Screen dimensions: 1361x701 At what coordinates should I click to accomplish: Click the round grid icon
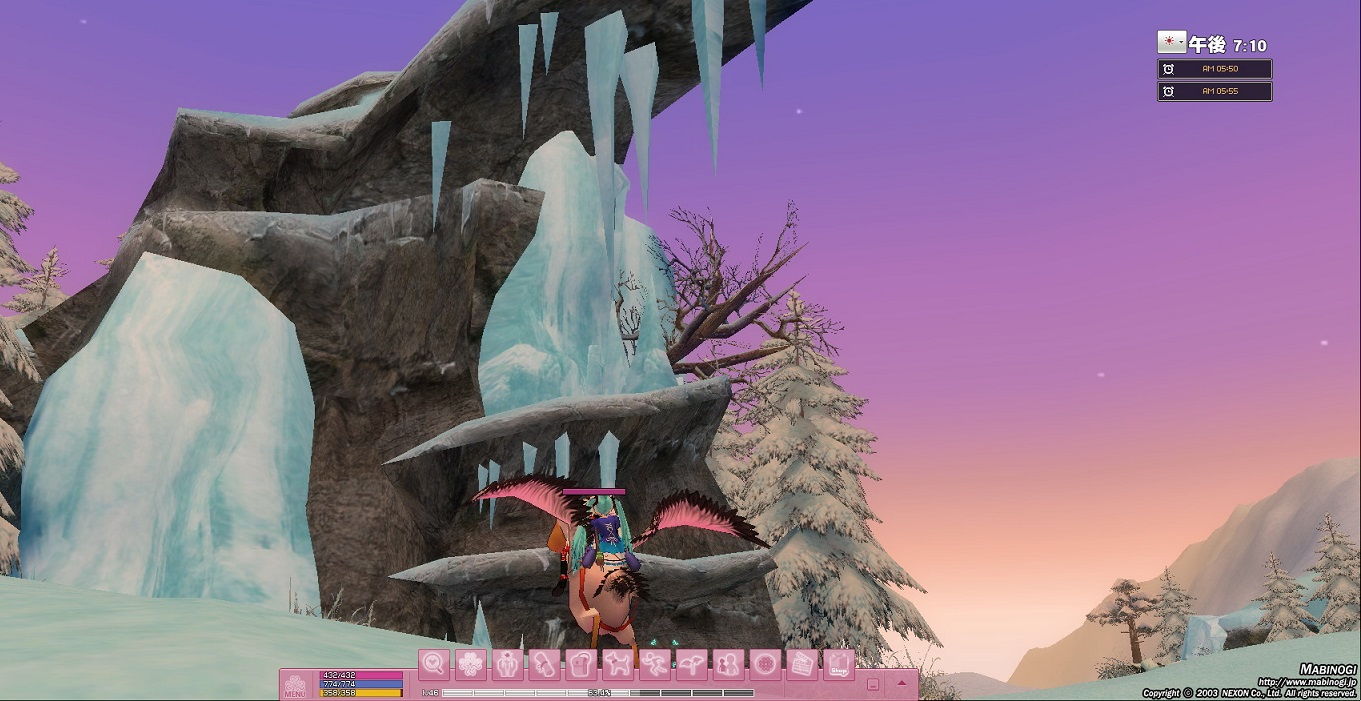(765, 664)
